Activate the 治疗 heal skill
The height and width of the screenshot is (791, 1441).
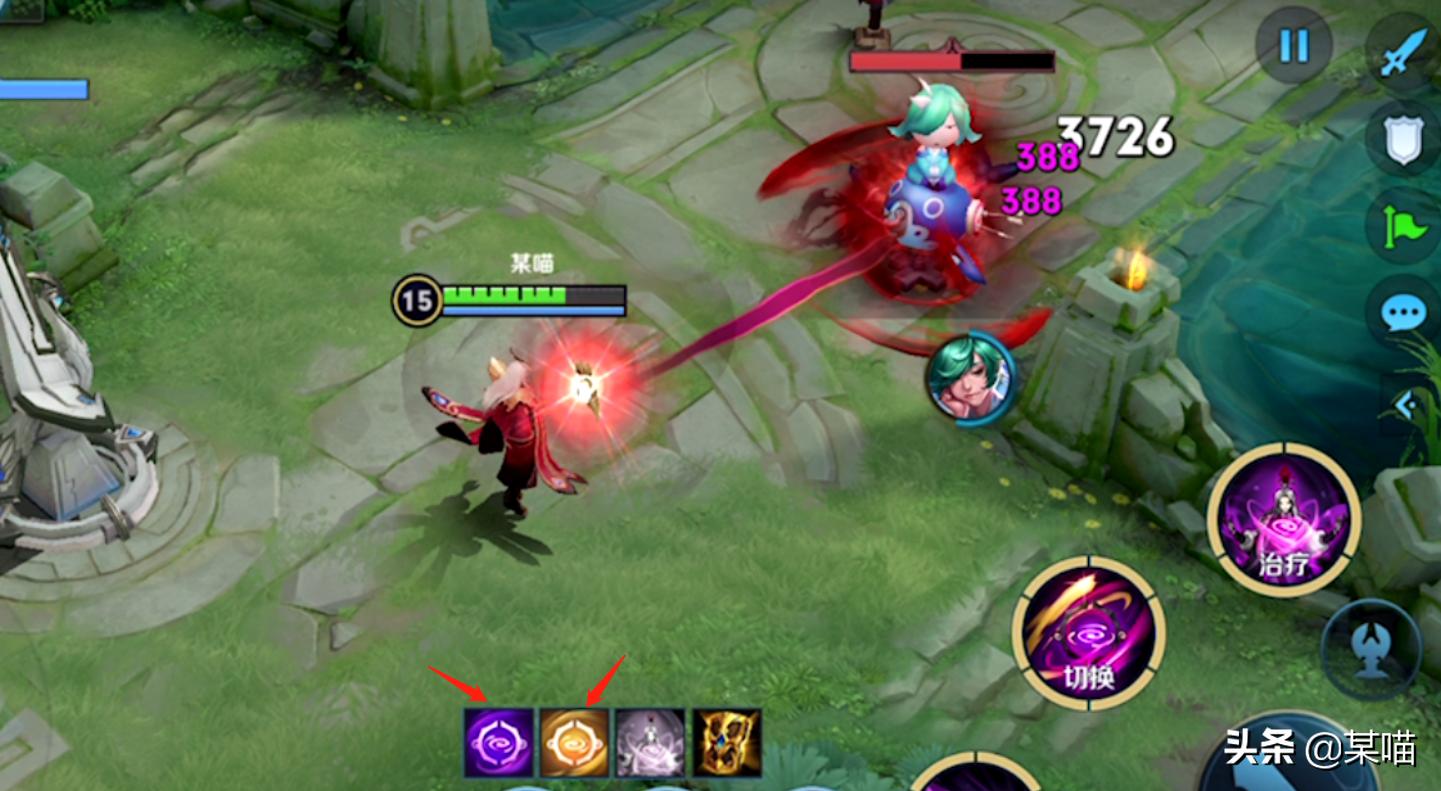[x=1283, y=520]
